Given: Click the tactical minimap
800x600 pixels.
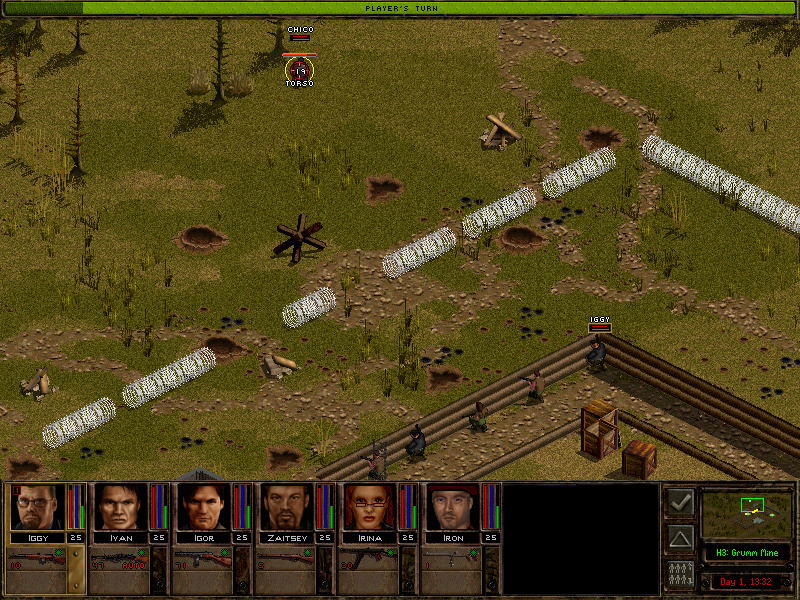Looking at the screenshot, I should click(x=747, y=513).
